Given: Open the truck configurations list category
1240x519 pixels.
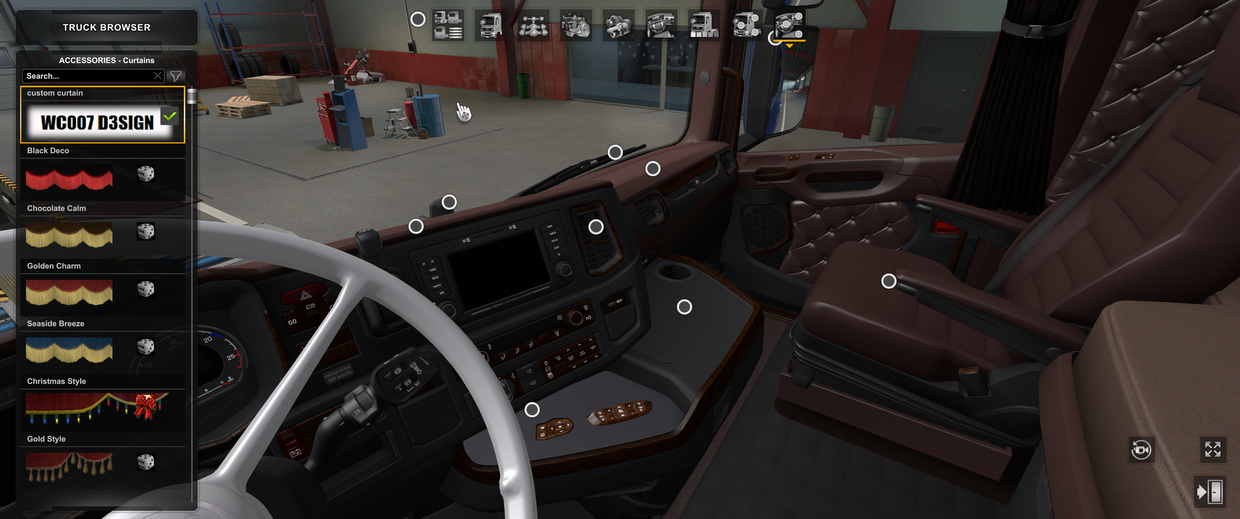Looking at the screenshot, I should [x=447, y=25].
